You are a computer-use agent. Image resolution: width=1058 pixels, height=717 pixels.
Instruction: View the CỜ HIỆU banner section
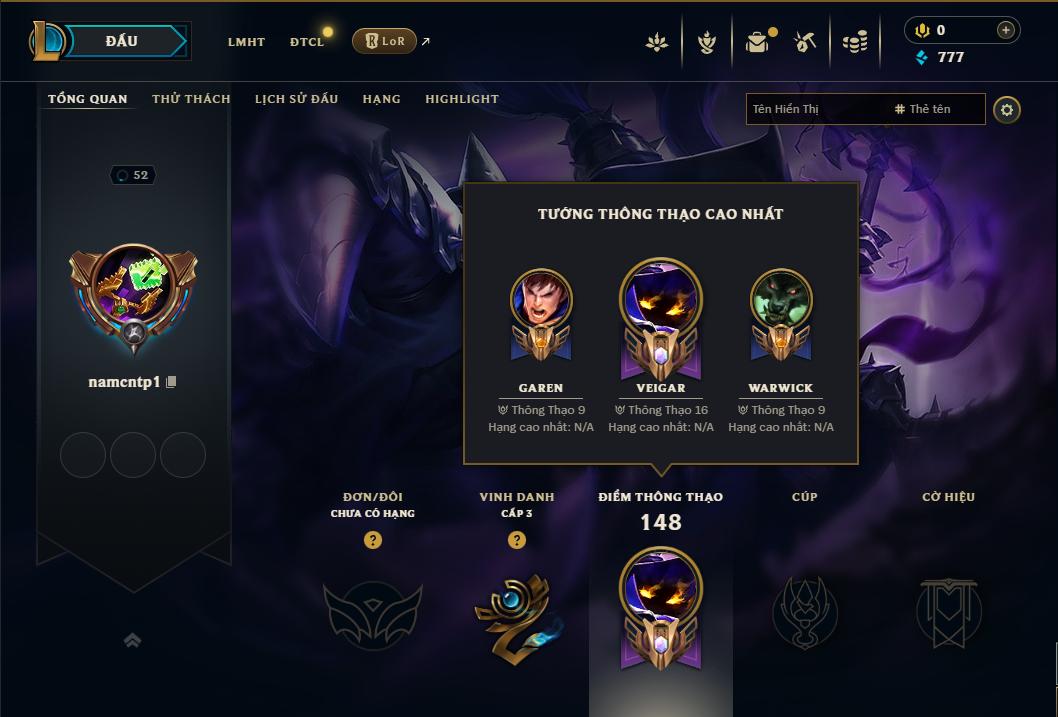click(x=948, y=611)
